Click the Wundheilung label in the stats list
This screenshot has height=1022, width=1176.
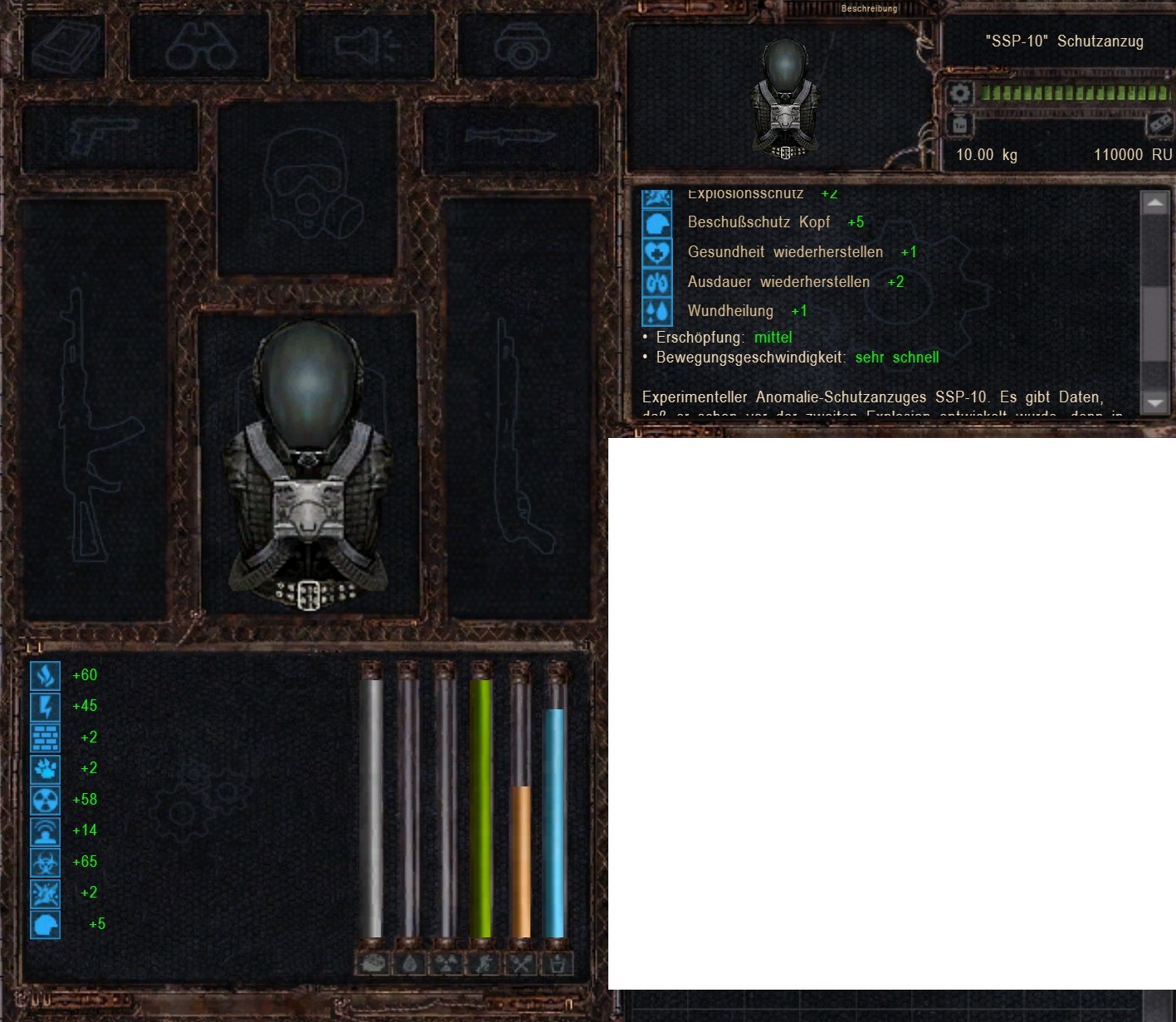click(729, 311)
